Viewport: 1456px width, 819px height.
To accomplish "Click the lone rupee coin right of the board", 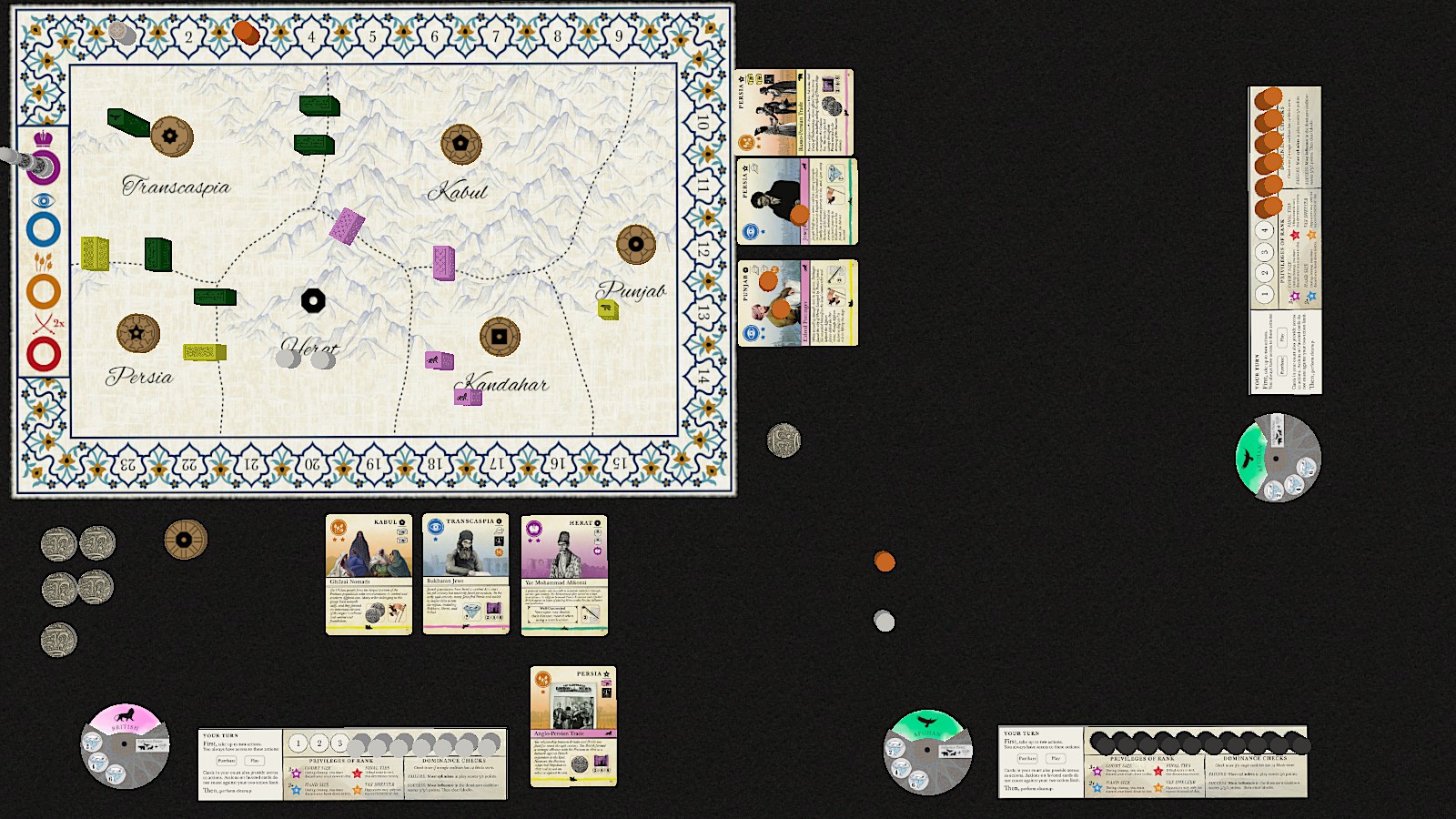I will pyautogui.click(x=784, y=440).
